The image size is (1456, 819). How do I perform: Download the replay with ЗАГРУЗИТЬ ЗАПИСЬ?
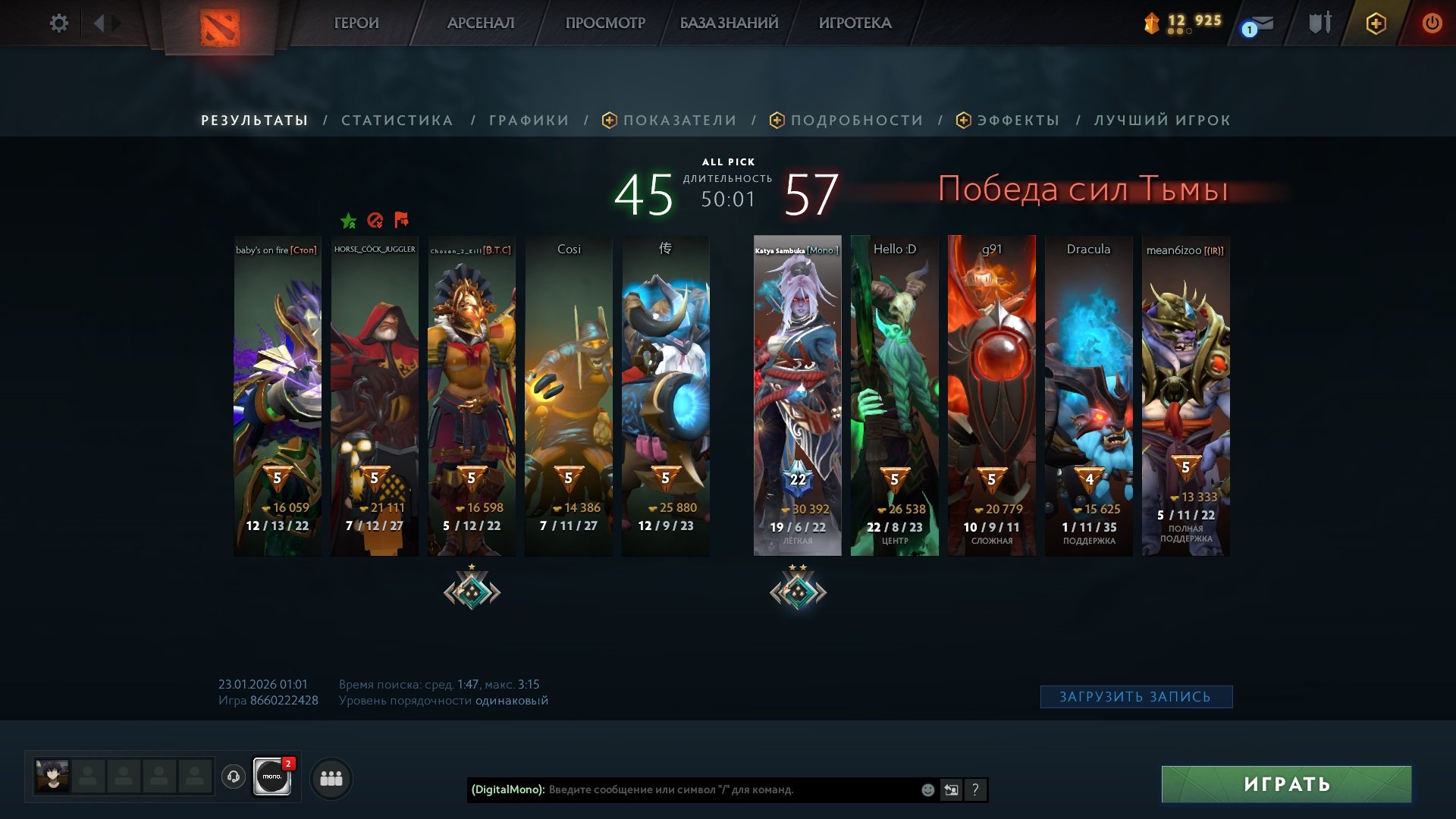tap(1135, 697)
